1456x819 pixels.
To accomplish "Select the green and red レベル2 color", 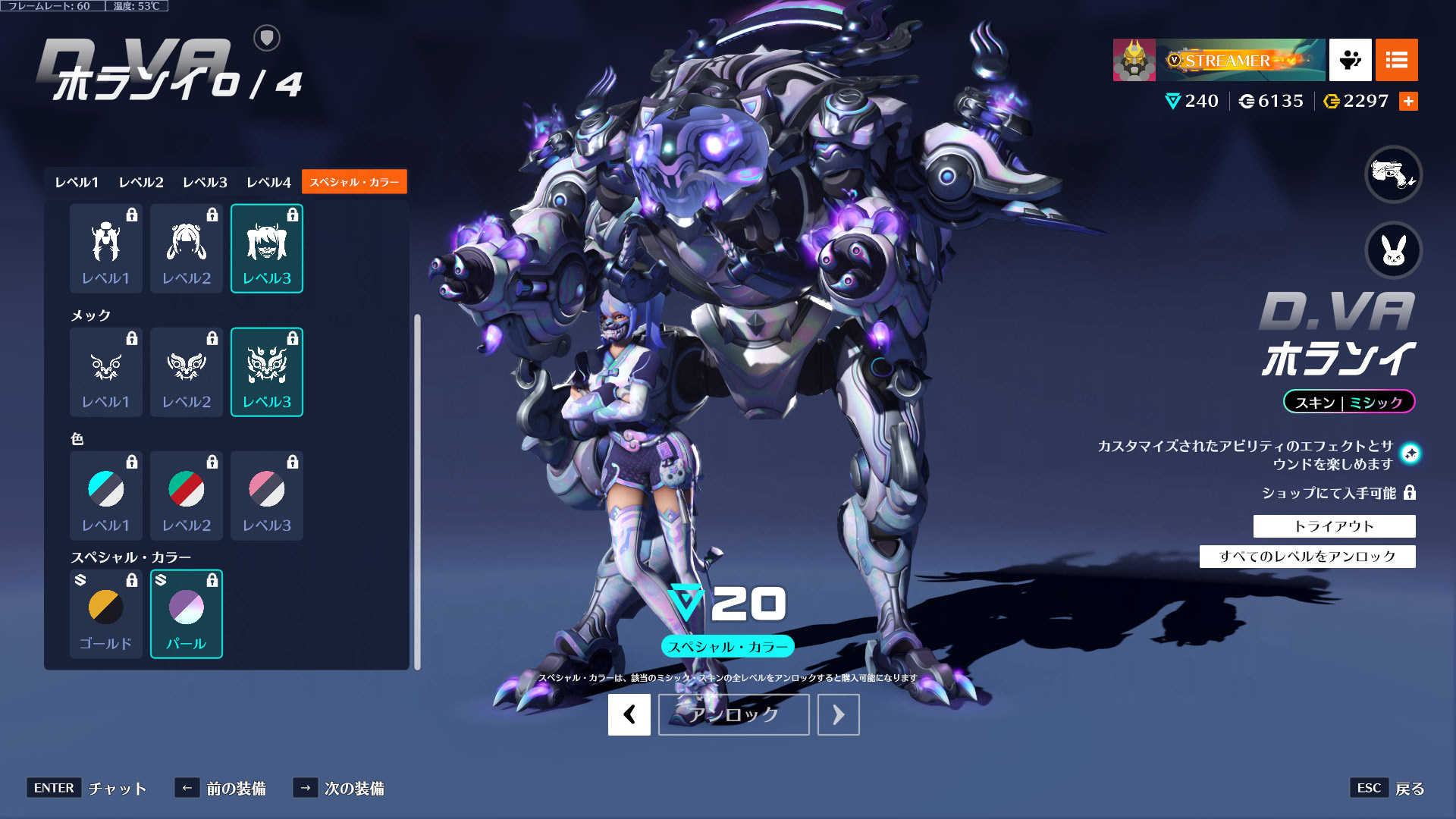I will (x=187, y=495).
